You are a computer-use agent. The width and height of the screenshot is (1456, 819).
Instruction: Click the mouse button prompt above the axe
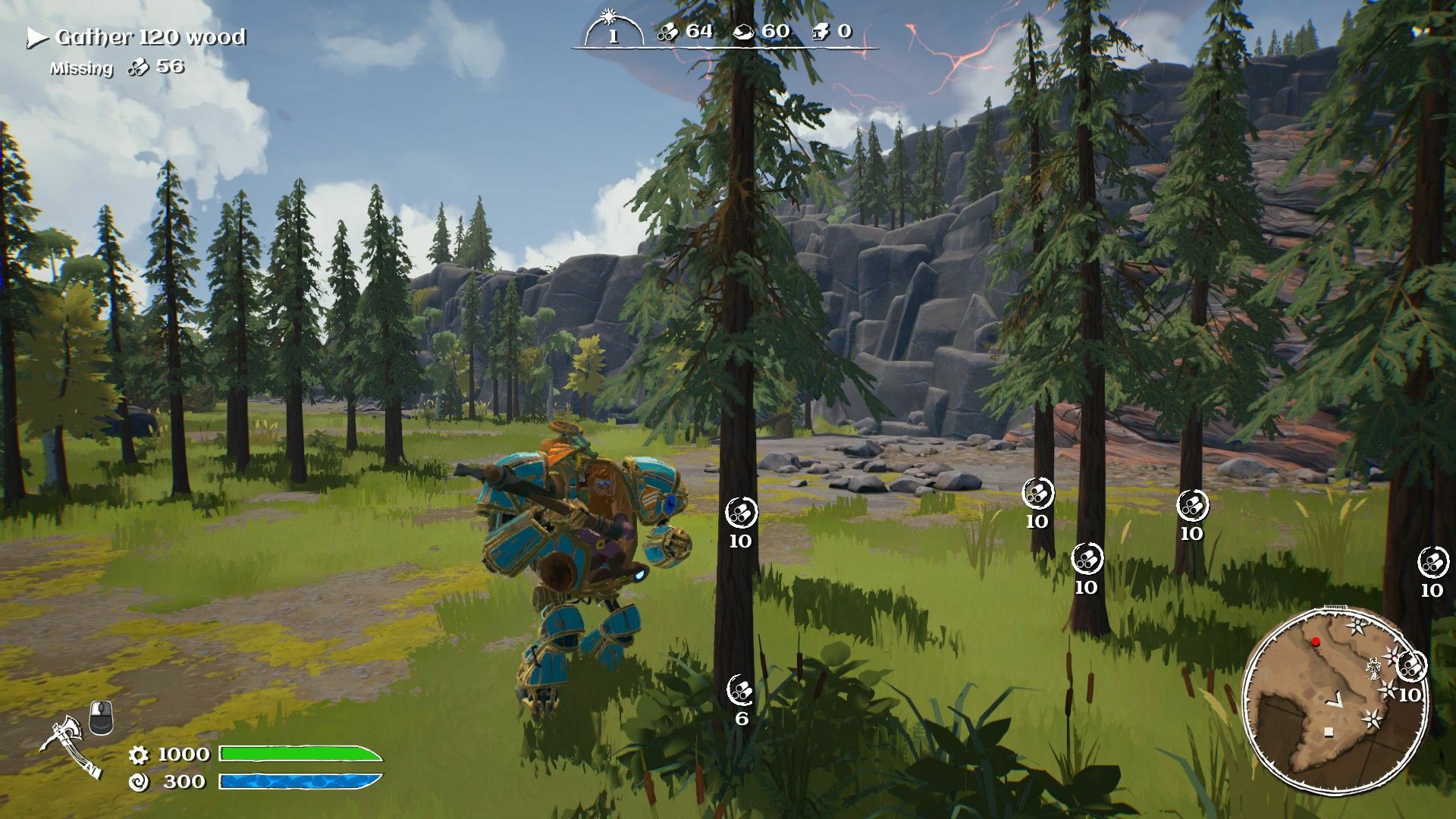pyautogui.click(x=102, y=717)
